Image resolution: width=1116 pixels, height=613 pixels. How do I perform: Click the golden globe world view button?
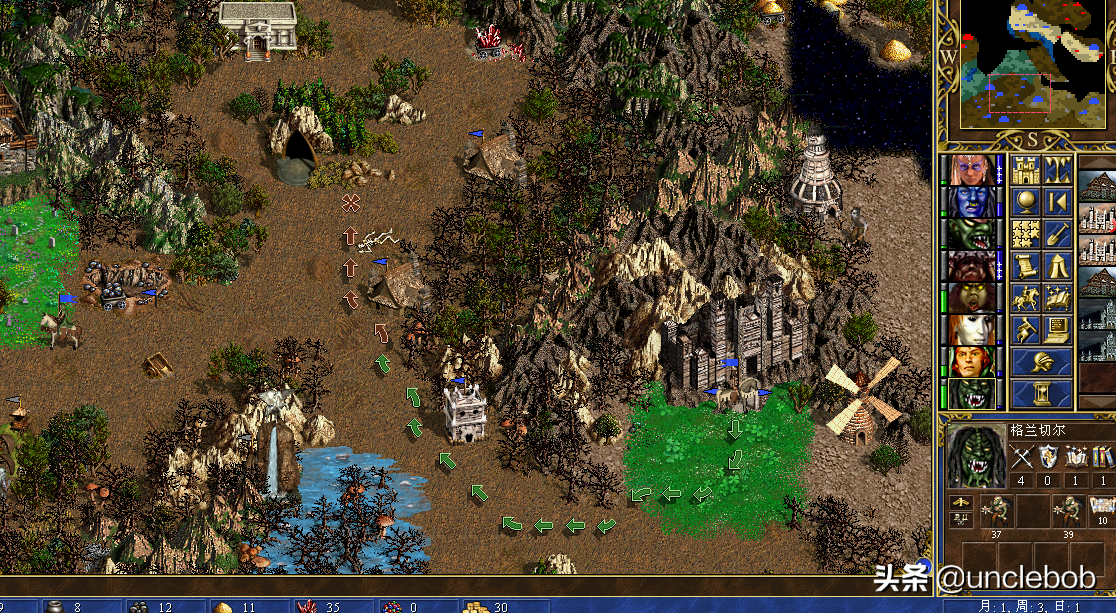point(1025,202)
